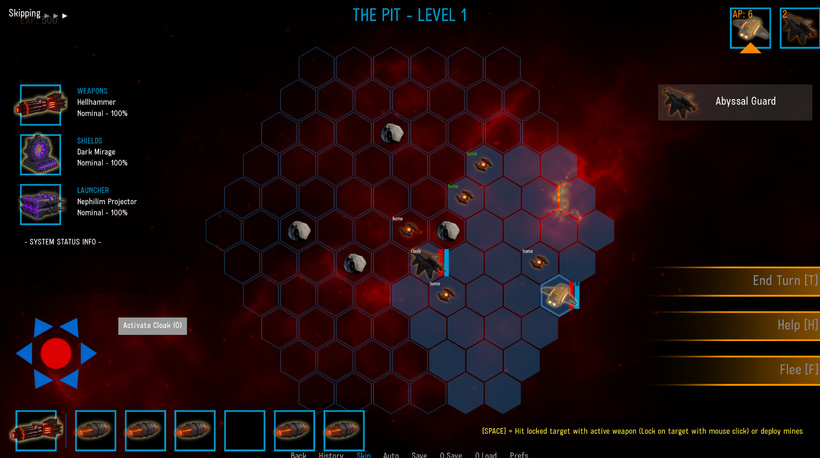Quick save with Q.Save
Screen dimensions: 820x458
coord(451,455)
